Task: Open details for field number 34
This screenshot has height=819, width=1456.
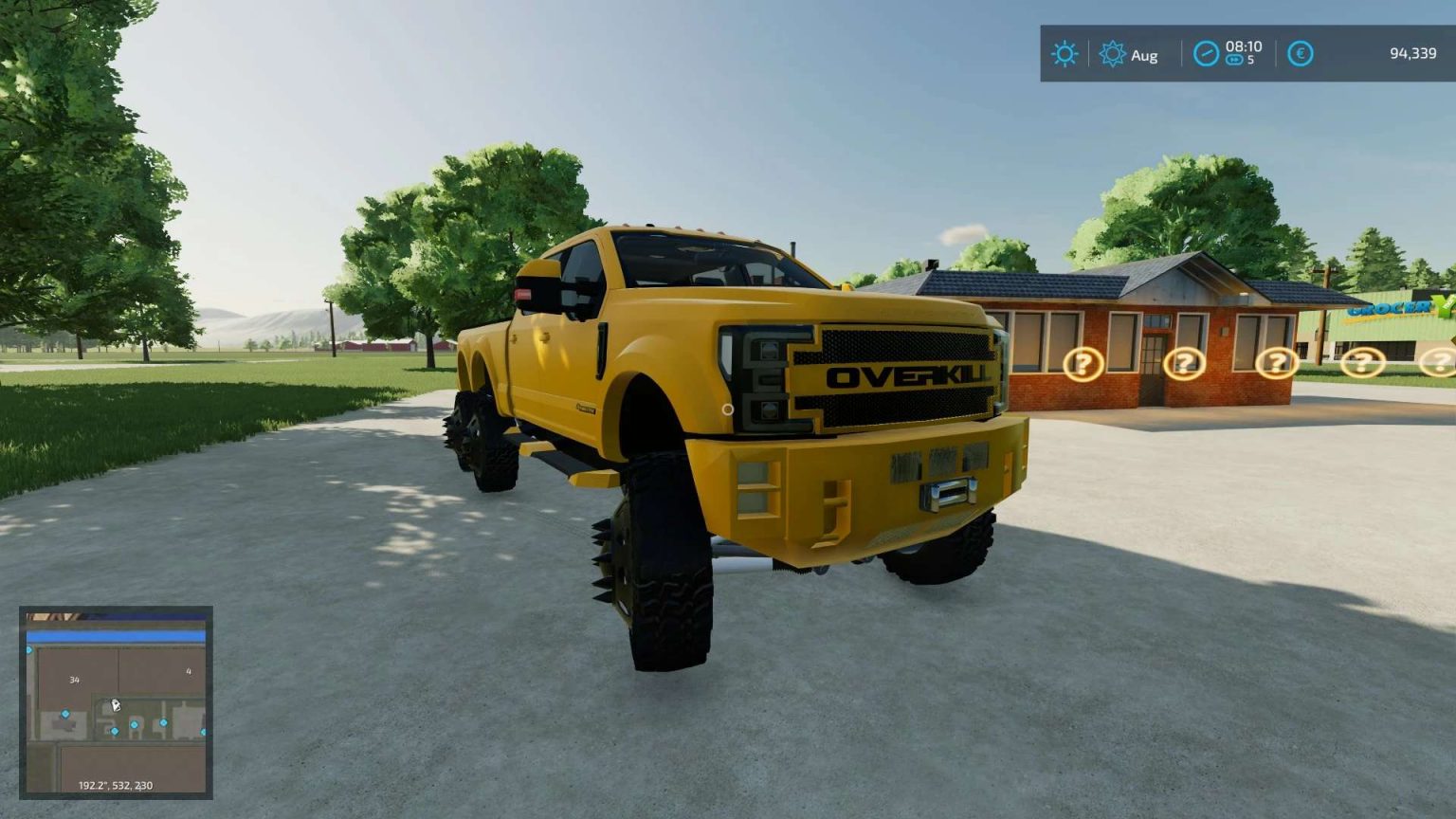Action: click(x=74, y=679)
